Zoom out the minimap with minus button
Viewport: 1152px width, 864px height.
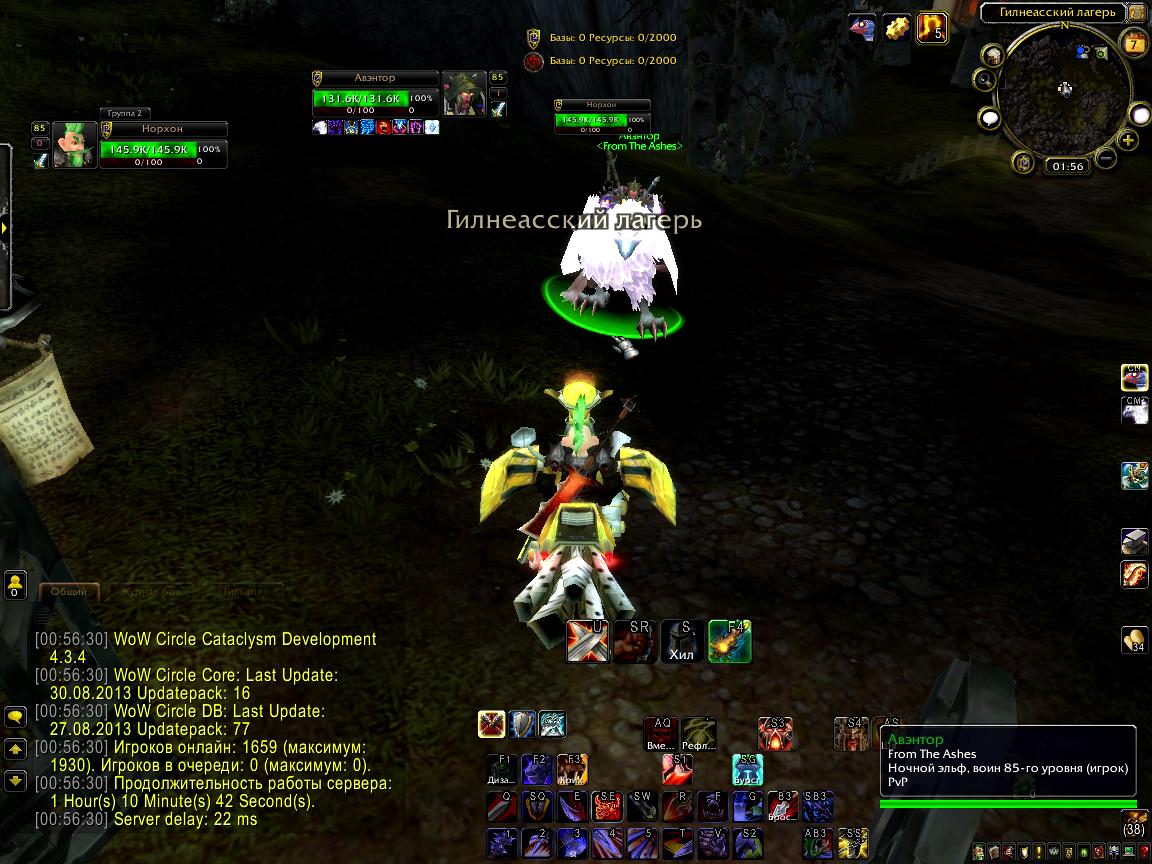[x=1106, y=158]
